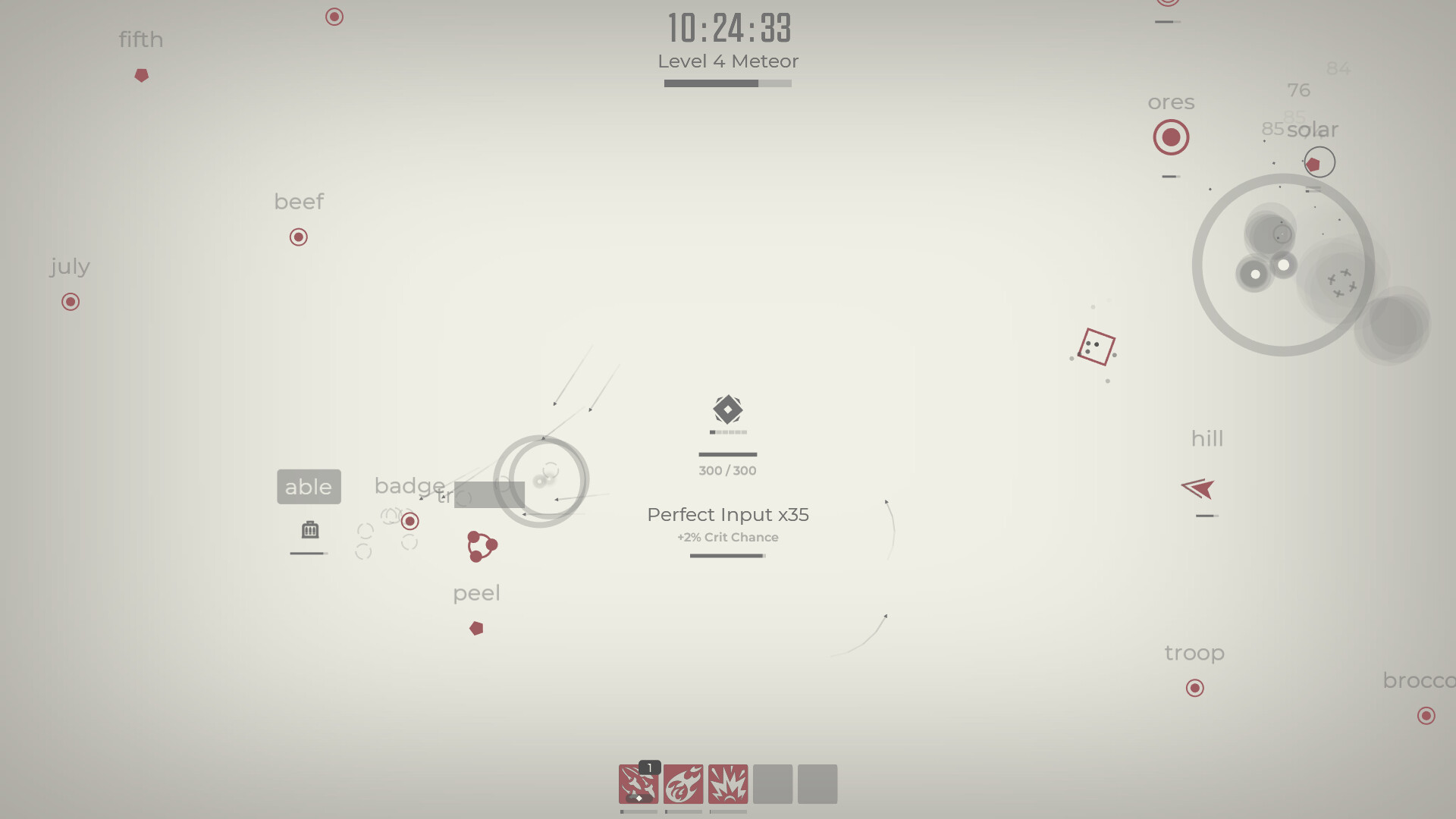Select the missile barrage ability icon
This screenshot has width=1456, height=819.
click(x=638, y=784)
